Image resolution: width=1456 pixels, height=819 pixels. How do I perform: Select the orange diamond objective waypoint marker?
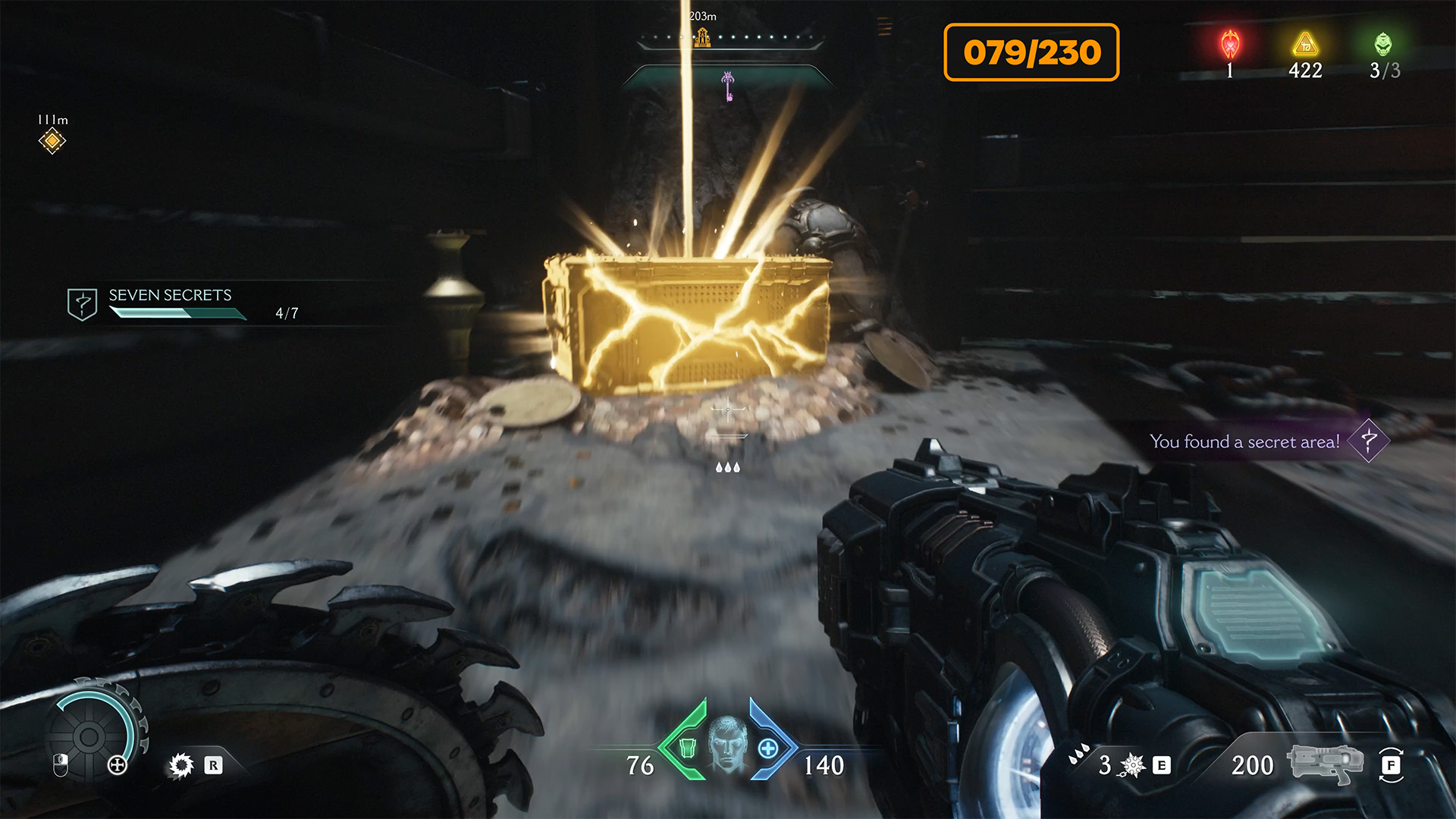point(52,140)
